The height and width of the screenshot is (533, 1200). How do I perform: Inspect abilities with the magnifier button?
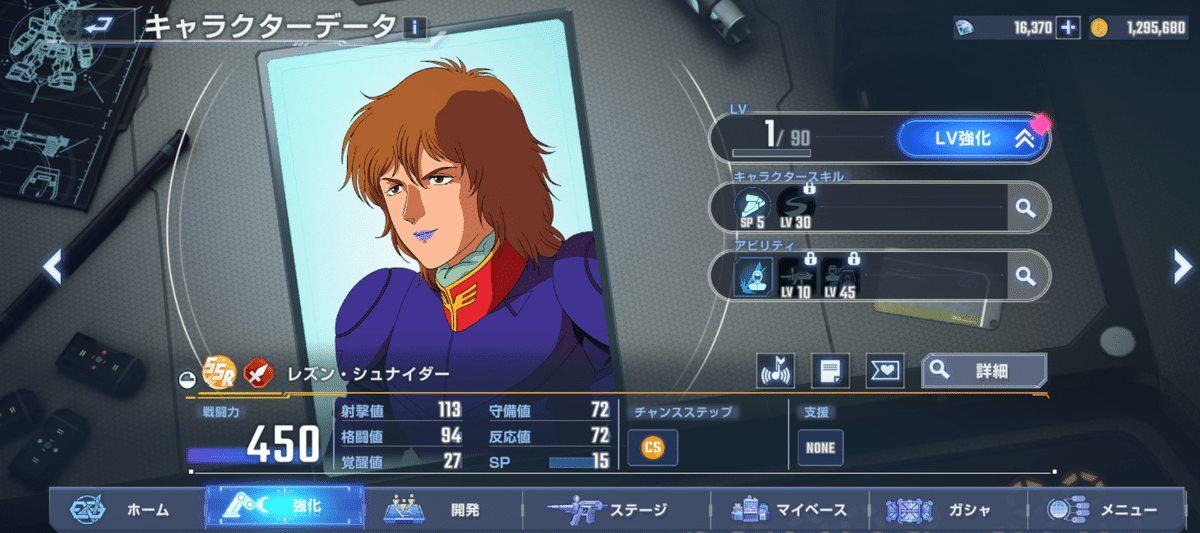click(1024, 275)
